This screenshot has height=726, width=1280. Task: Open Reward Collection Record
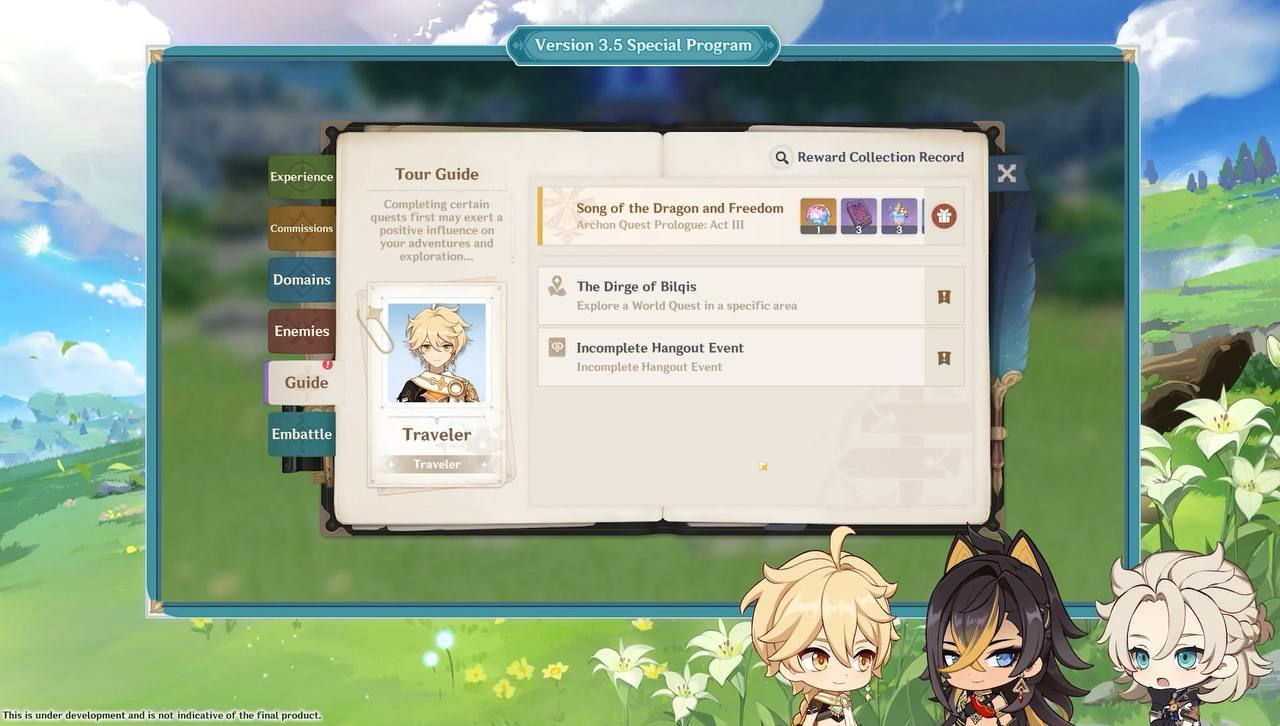[879, 157]
